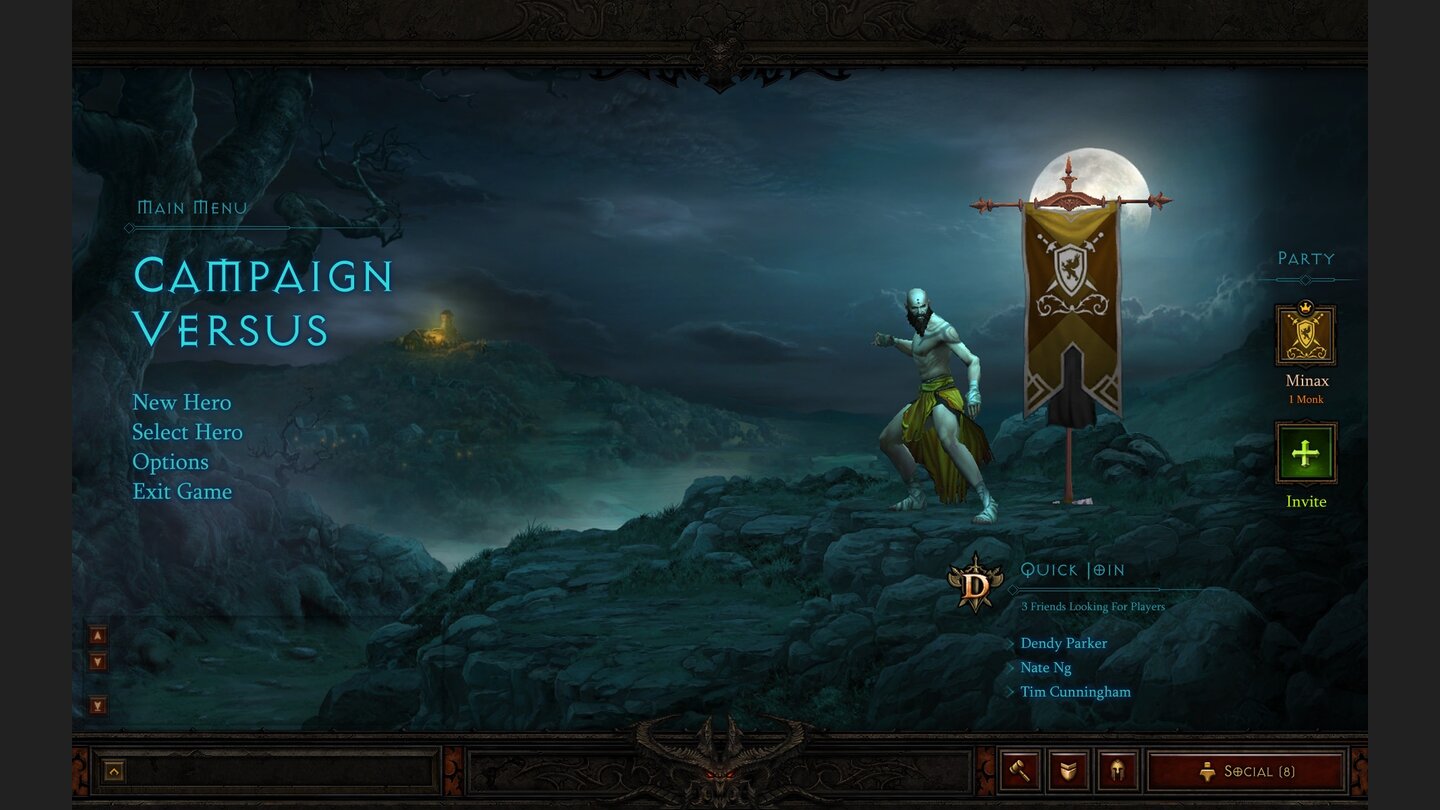Image resolution: width=1440 pixels, height=810 pixels.
Task: Expand Nate Ng's Quick Join entry
Action: [1044, 668]
